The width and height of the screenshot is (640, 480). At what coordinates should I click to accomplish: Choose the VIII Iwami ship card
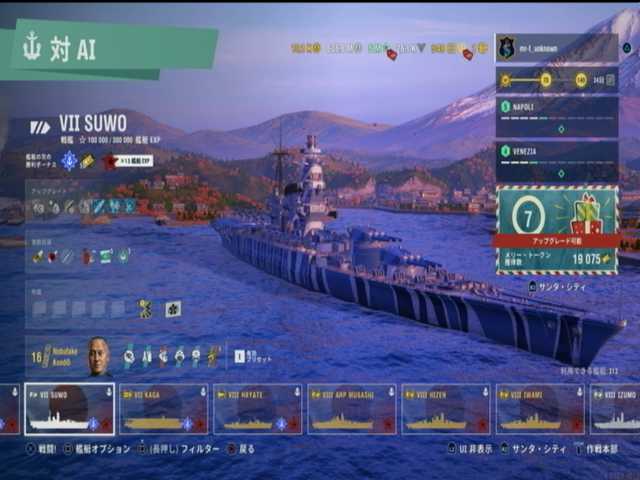coord(539,409)
